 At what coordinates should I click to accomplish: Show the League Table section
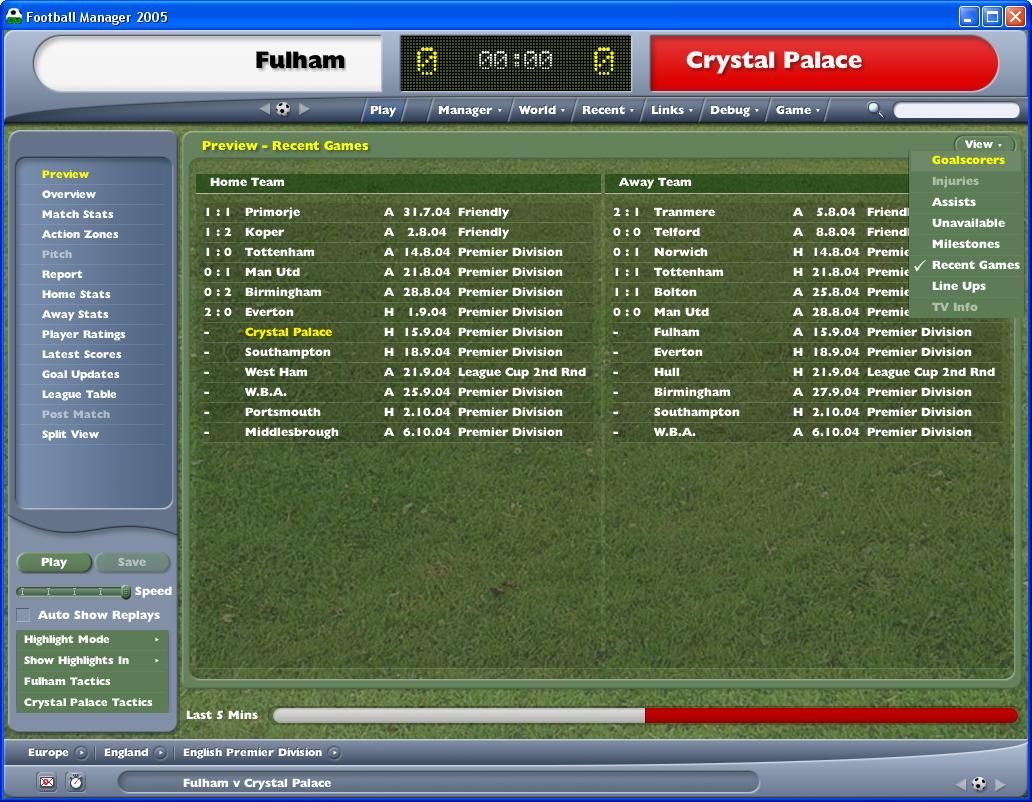tap(79, 394)
